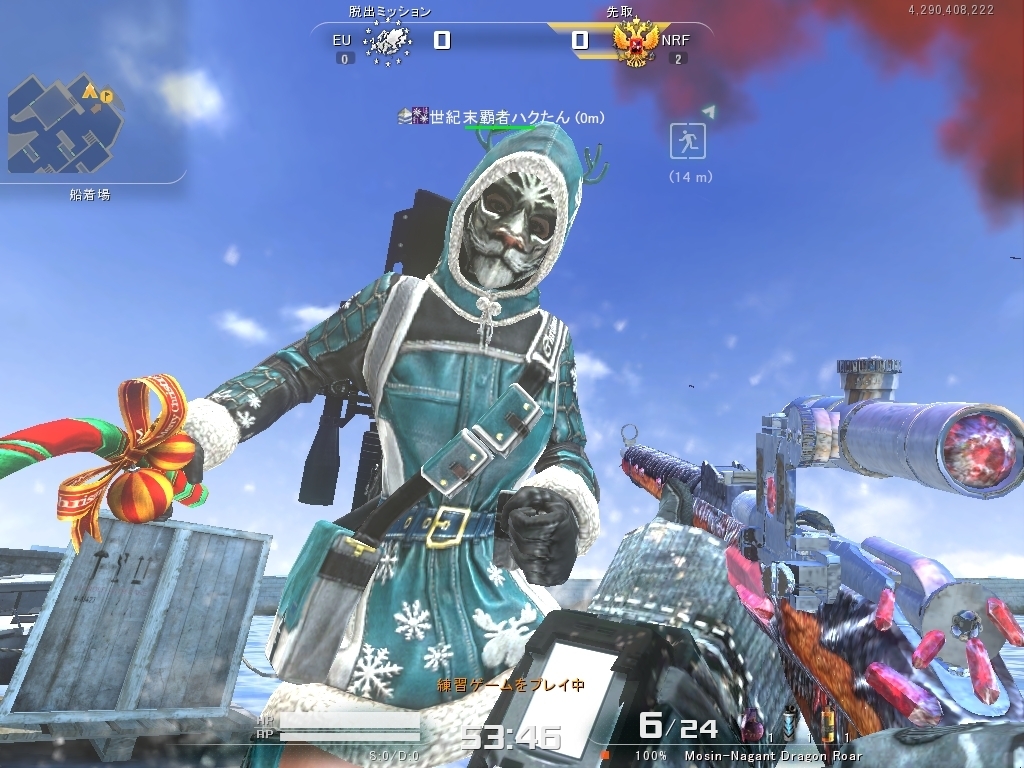This screenshot has width=1024, height=768.
Task: Select the NRF double-eagle team emblem
Action: [636, 42]
